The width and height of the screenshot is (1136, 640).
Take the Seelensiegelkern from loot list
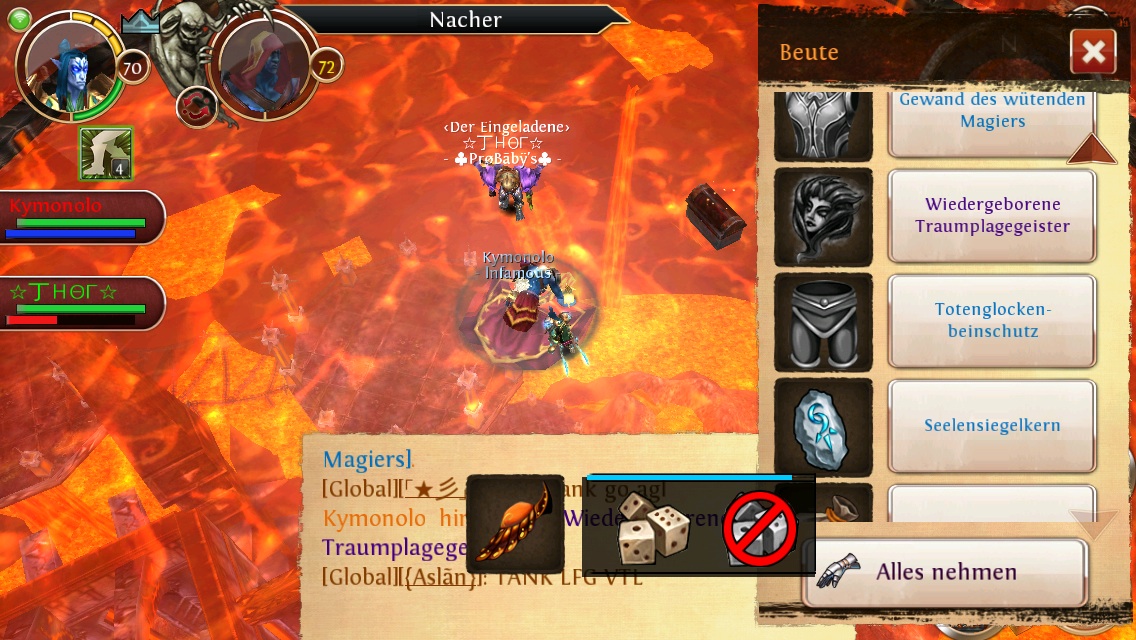[x=992, y=425]
